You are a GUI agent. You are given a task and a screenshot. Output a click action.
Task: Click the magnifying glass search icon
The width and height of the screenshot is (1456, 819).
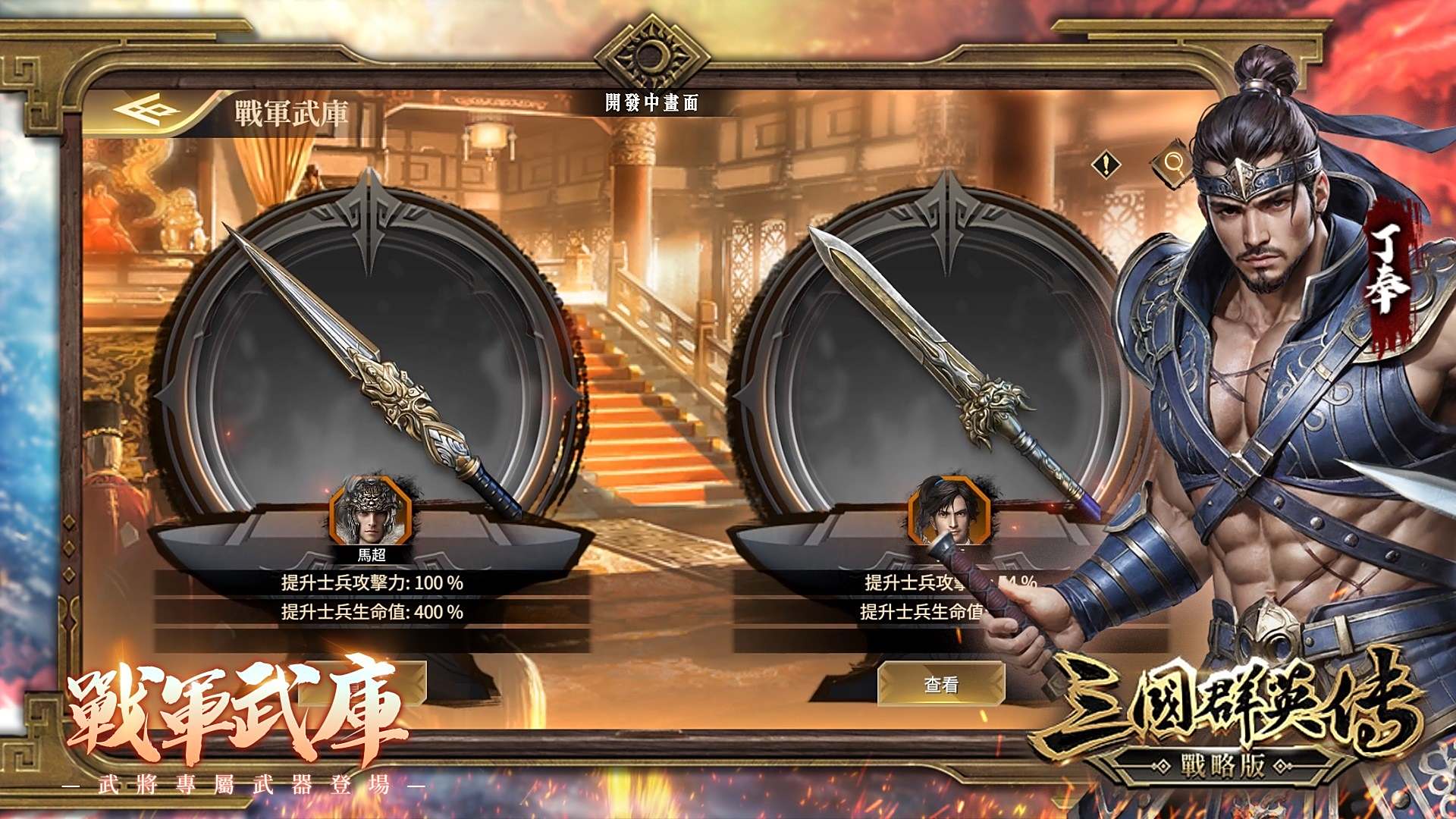[1172, 162]
